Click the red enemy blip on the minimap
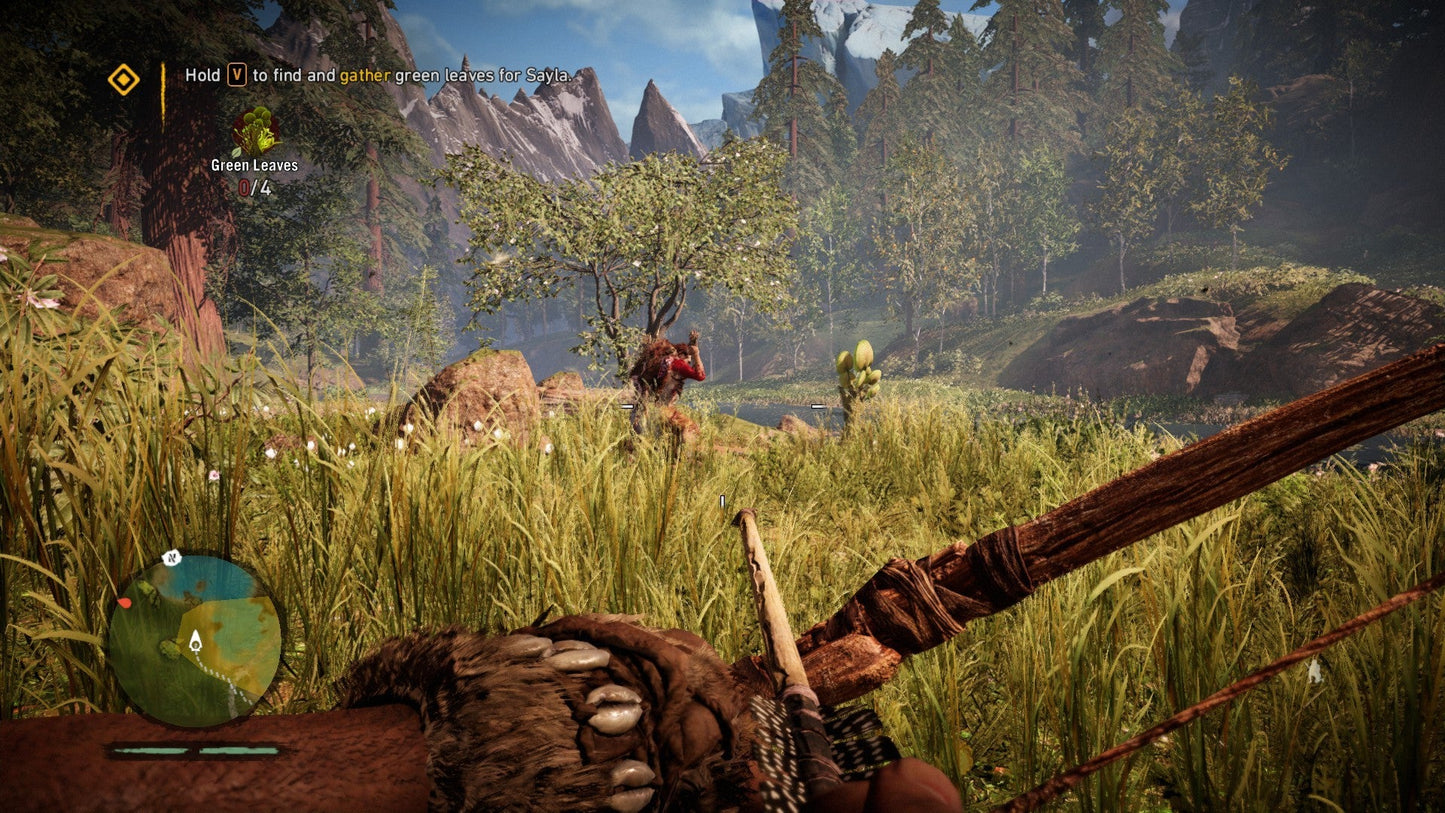Viewport: 1445px width, 813px height. pyautogui.click(x=126, y=602)
